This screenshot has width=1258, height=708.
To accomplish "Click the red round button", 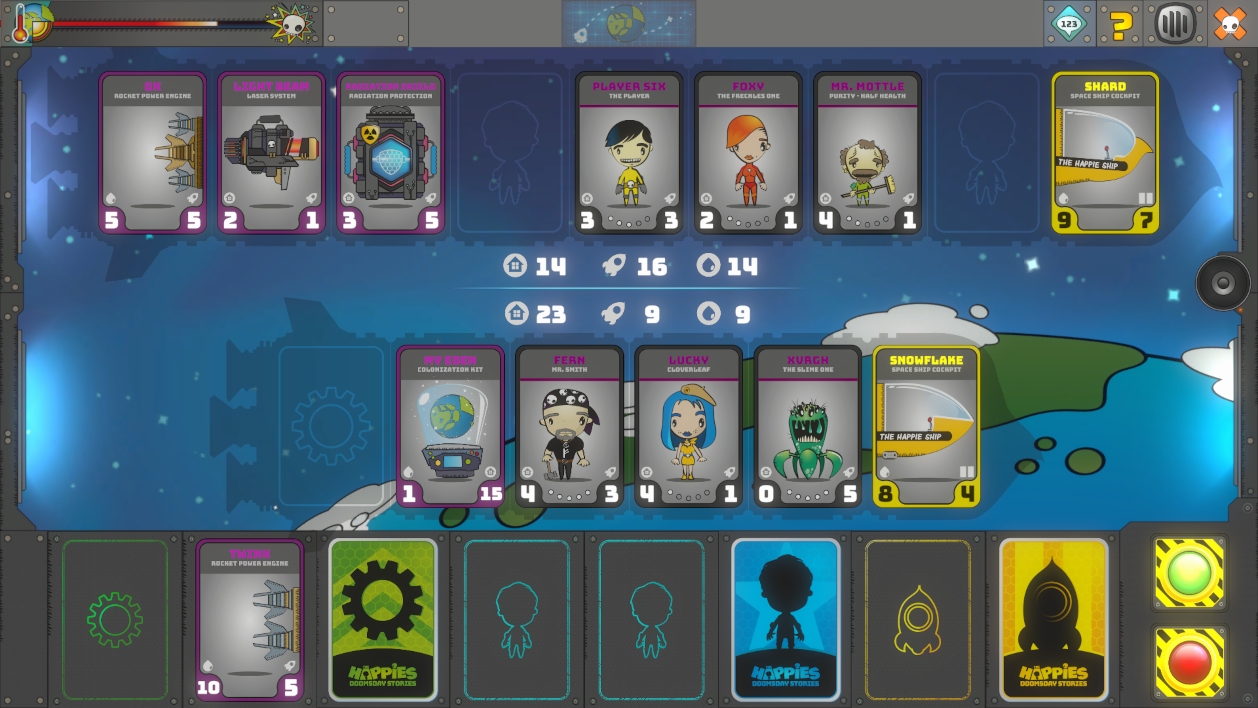I will pyautogui.click(x=1189, y=661).
